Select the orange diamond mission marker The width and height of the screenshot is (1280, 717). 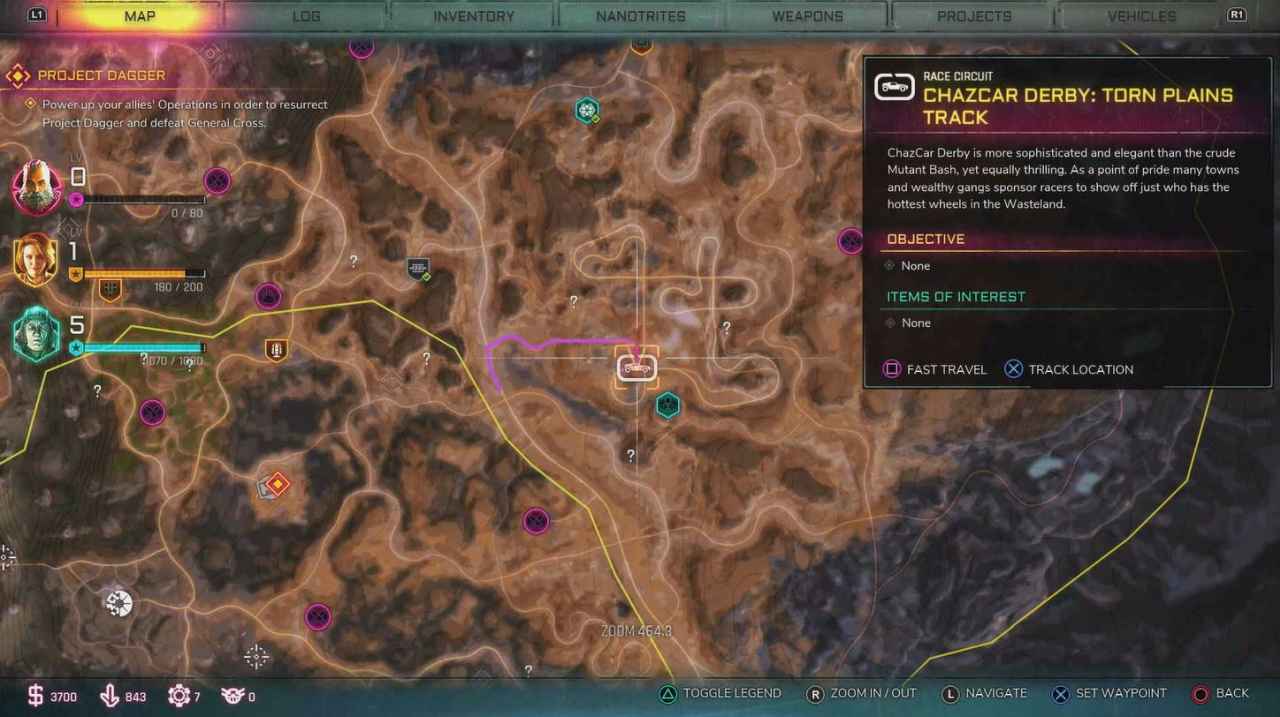pos(276,485)
